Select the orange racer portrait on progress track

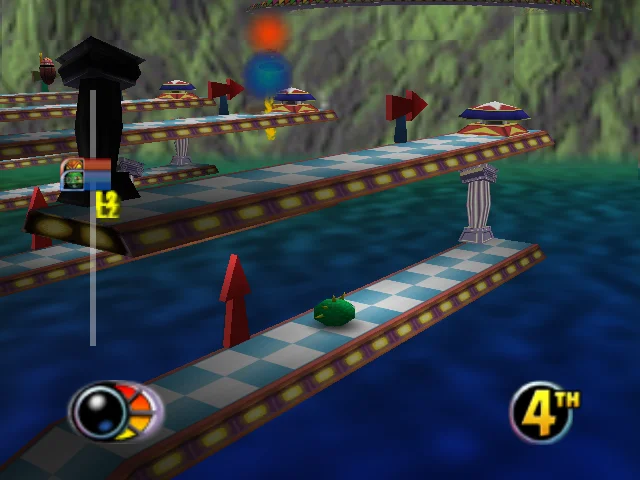tap(72, 165)
